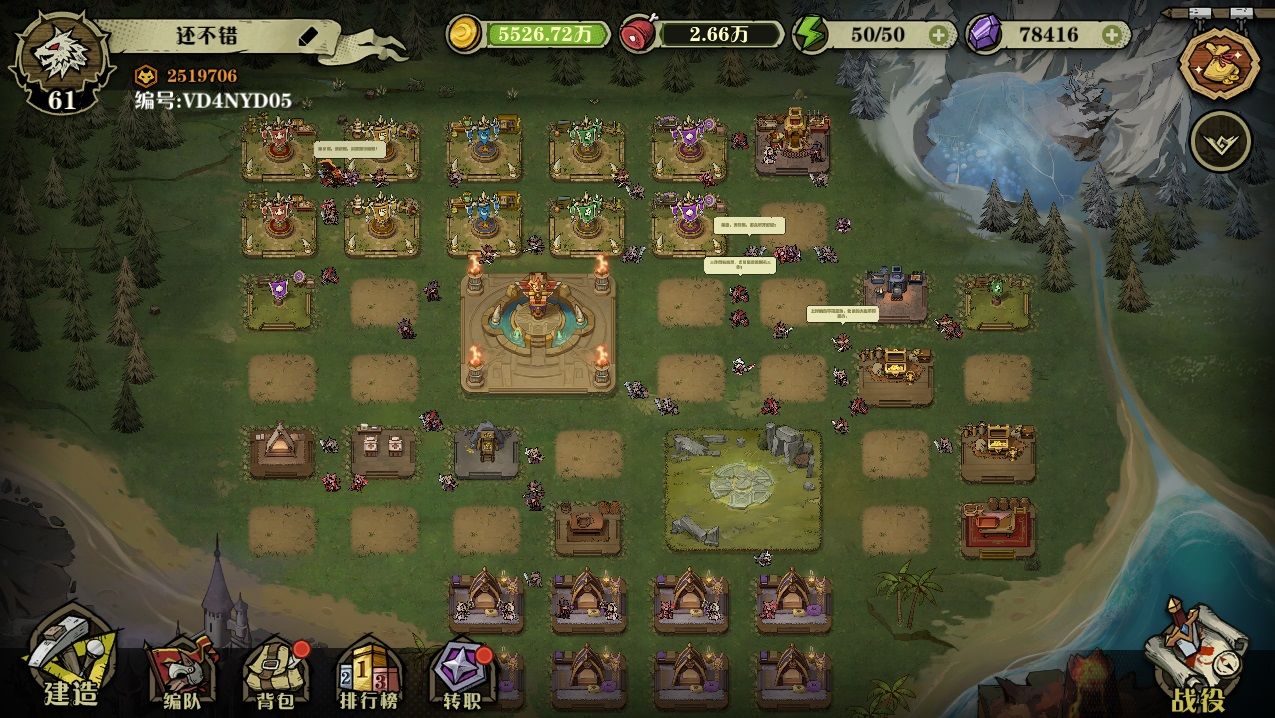The image size is (1275, 718).
Task: Open the 背包 backpack inventory
Action: click(x=270, y=673)
